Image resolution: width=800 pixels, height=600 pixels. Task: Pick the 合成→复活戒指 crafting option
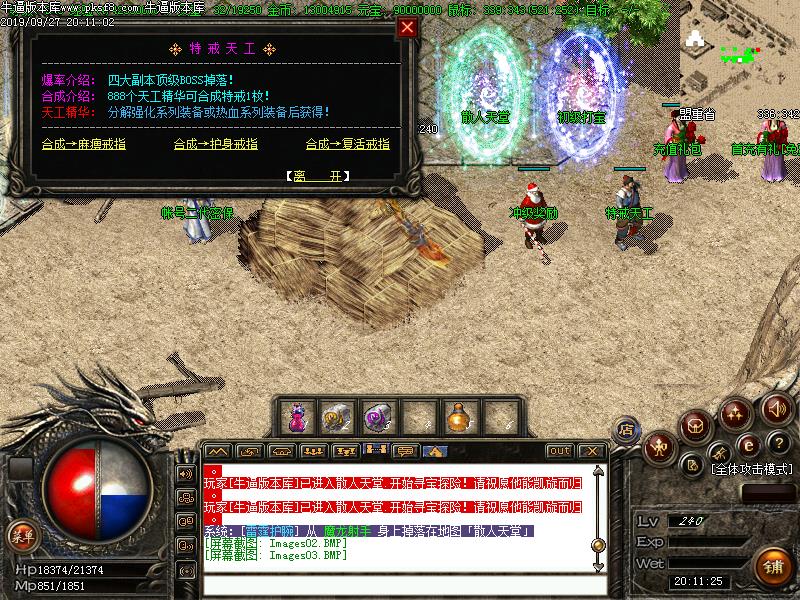point(347,144)
